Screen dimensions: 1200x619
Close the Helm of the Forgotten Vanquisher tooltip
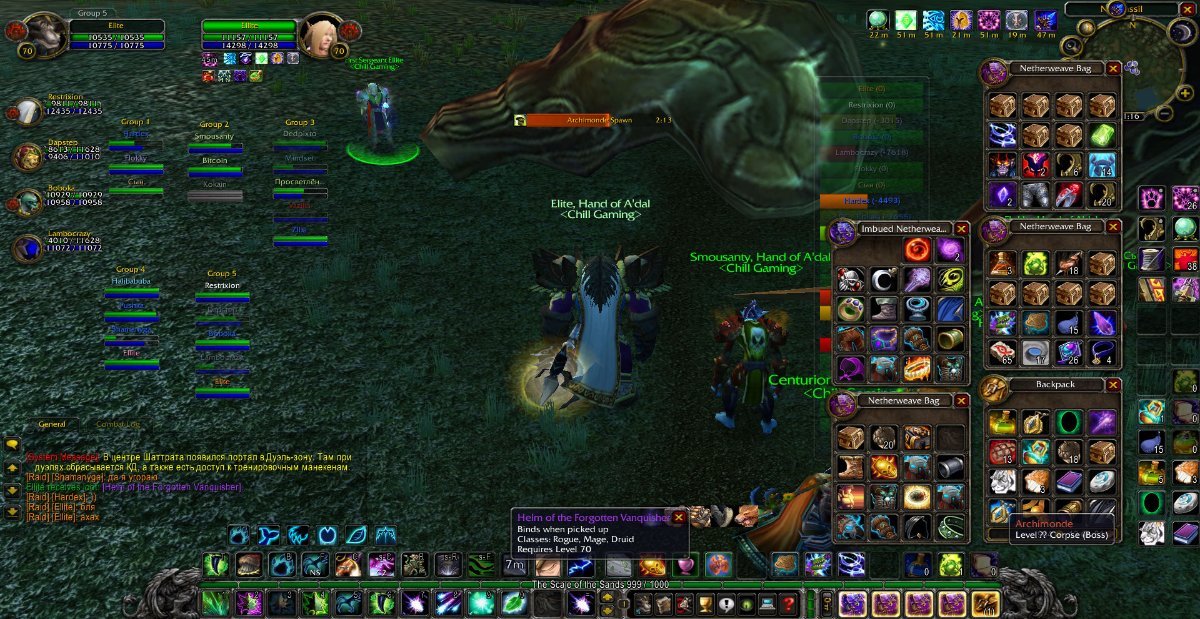point(678,517)
